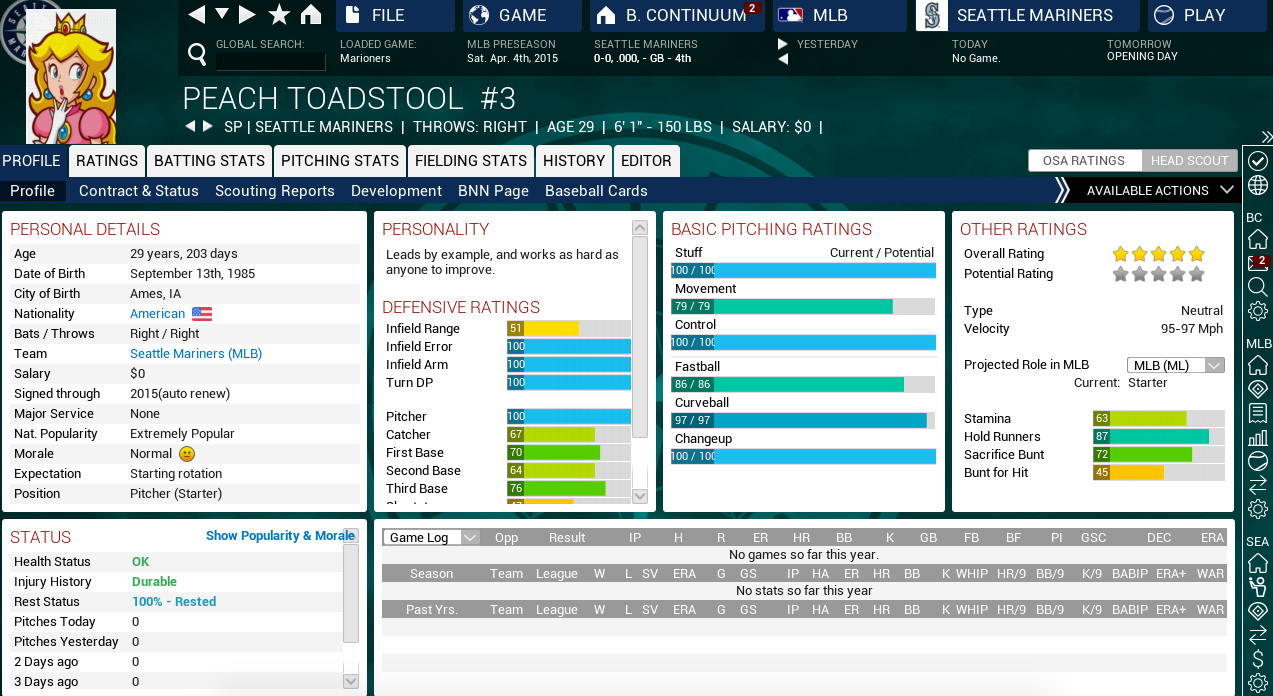
Task: Switch to the RATINGS tab
Action: coord(107,161)
